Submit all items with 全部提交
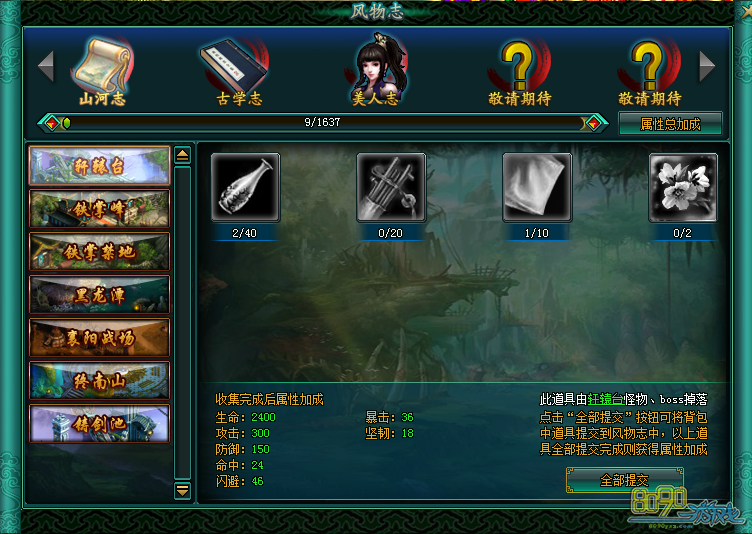The height and width of the screenshot is (534, 752). coord(625,480)
